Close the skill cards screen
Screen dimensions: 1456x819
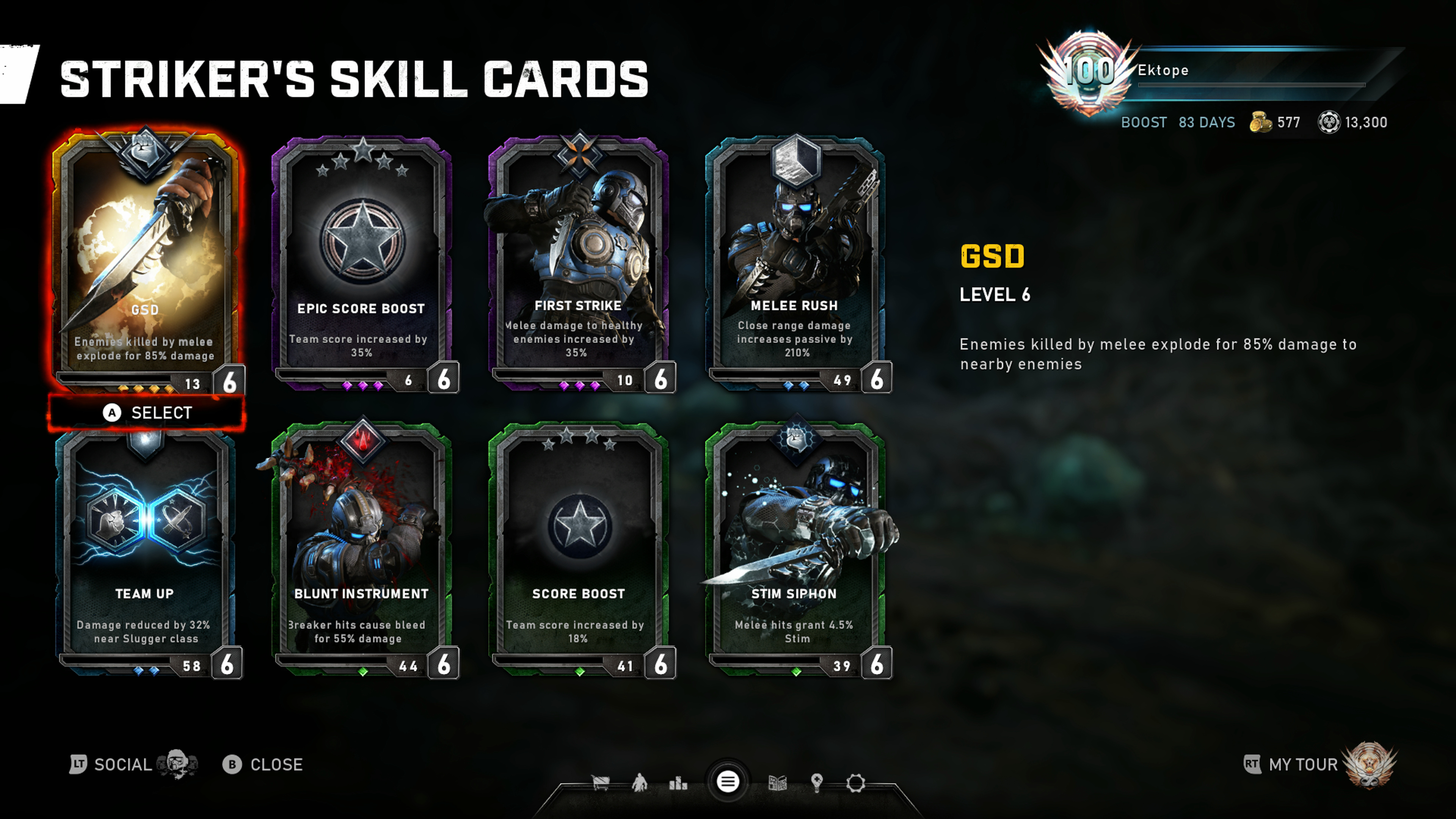(x=263, y=765)
